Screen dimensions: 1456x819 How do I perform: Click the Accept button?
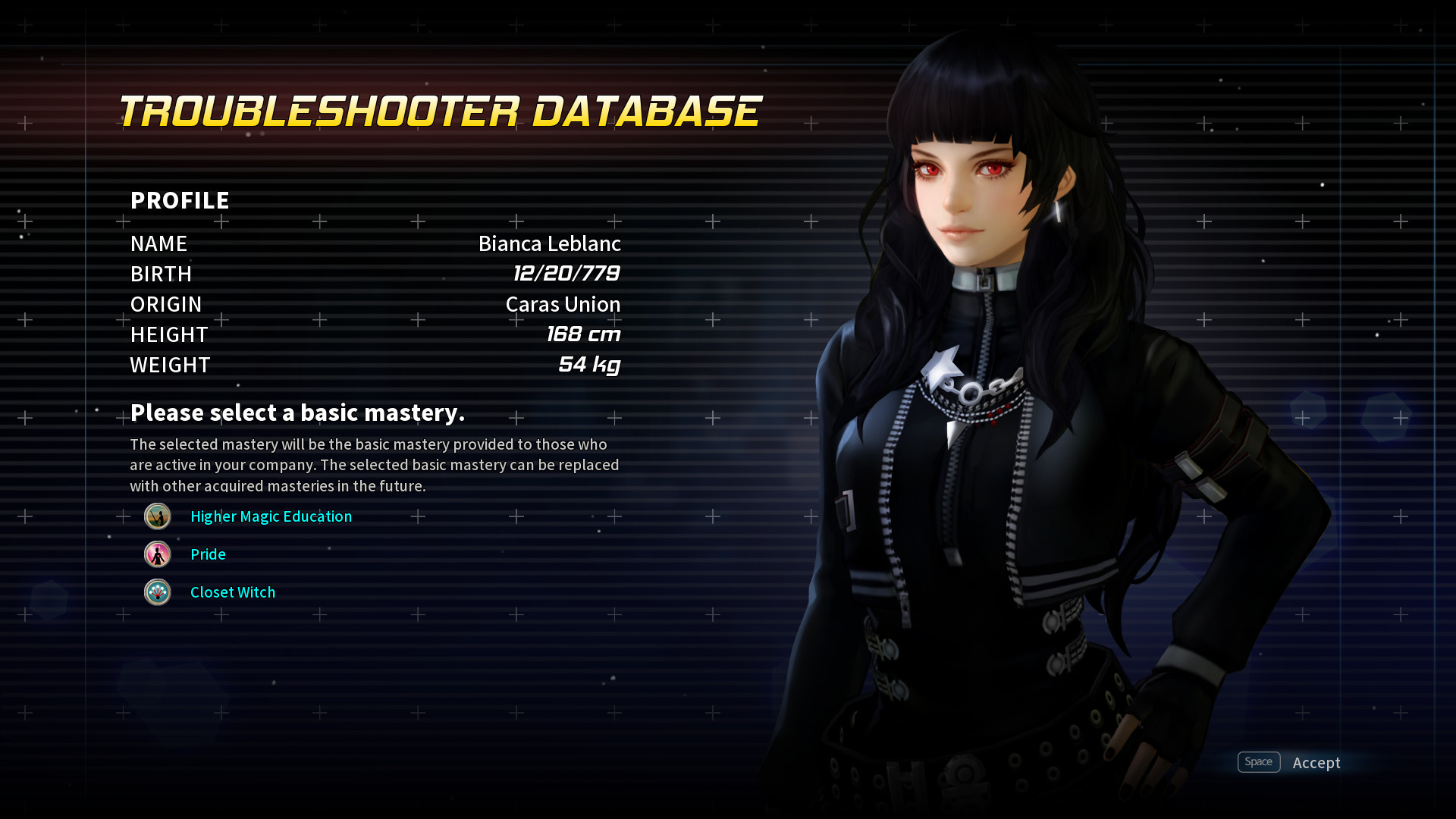(x=1316, y=763)
